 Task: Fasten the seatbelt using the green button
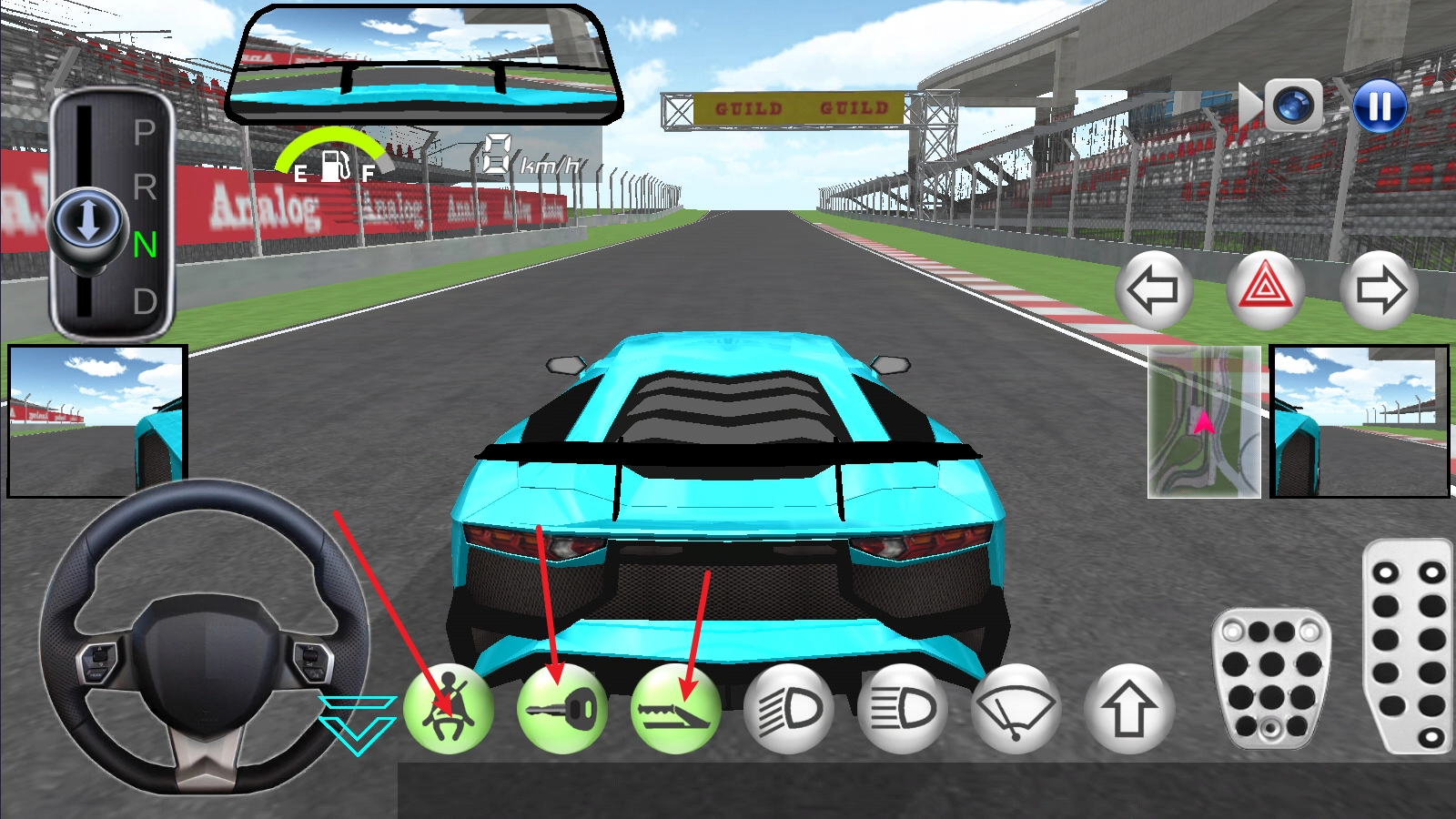tap(448, 709)
